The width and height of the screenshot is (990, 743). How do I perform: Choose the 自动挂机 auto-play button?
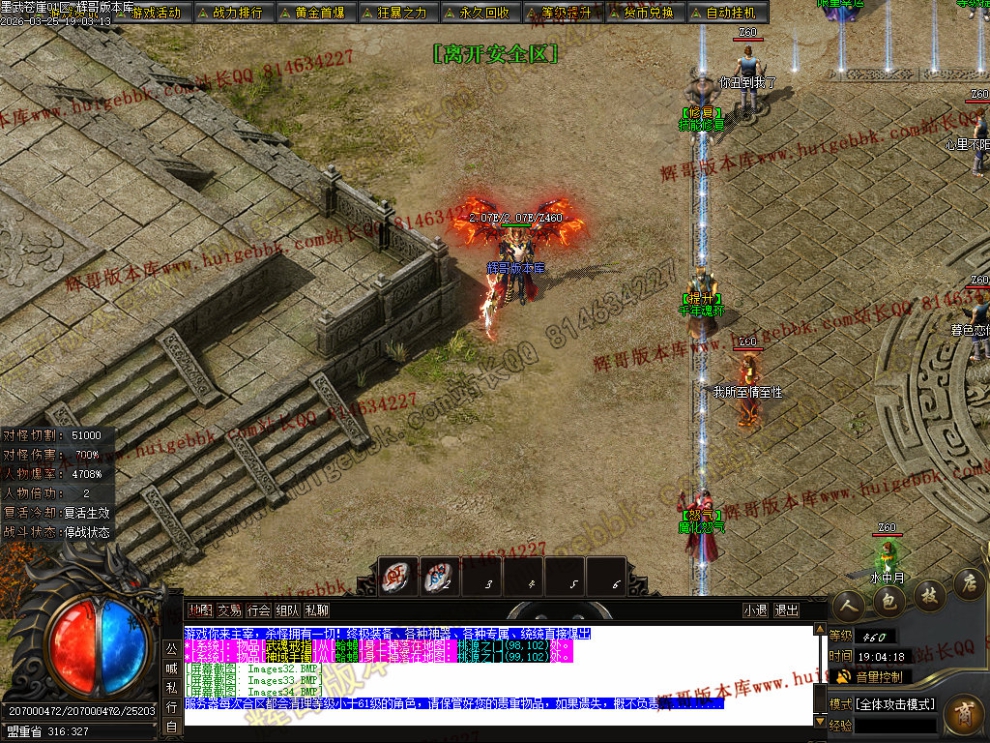(x=730, y=13)
